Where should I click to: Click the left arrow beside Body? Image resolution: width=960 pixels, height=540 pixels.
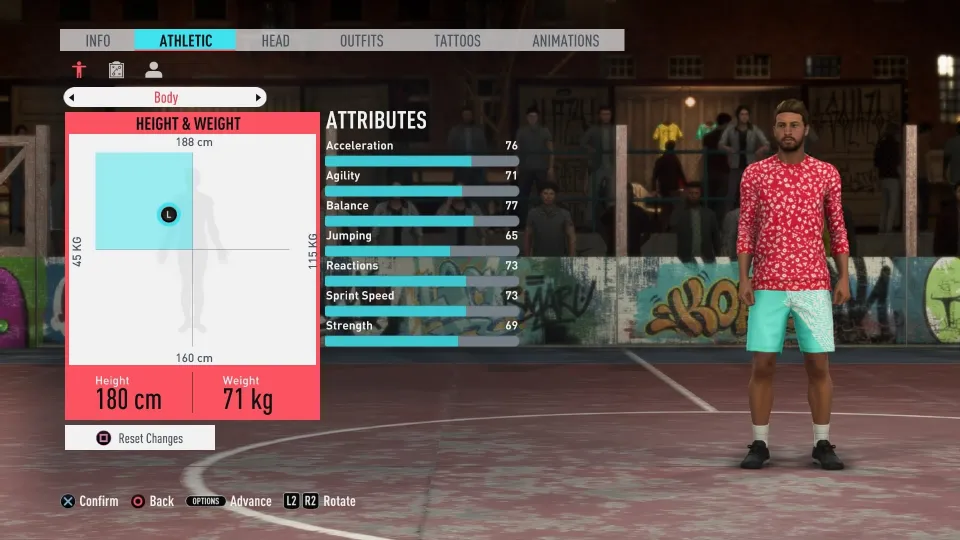pos(71,98)
